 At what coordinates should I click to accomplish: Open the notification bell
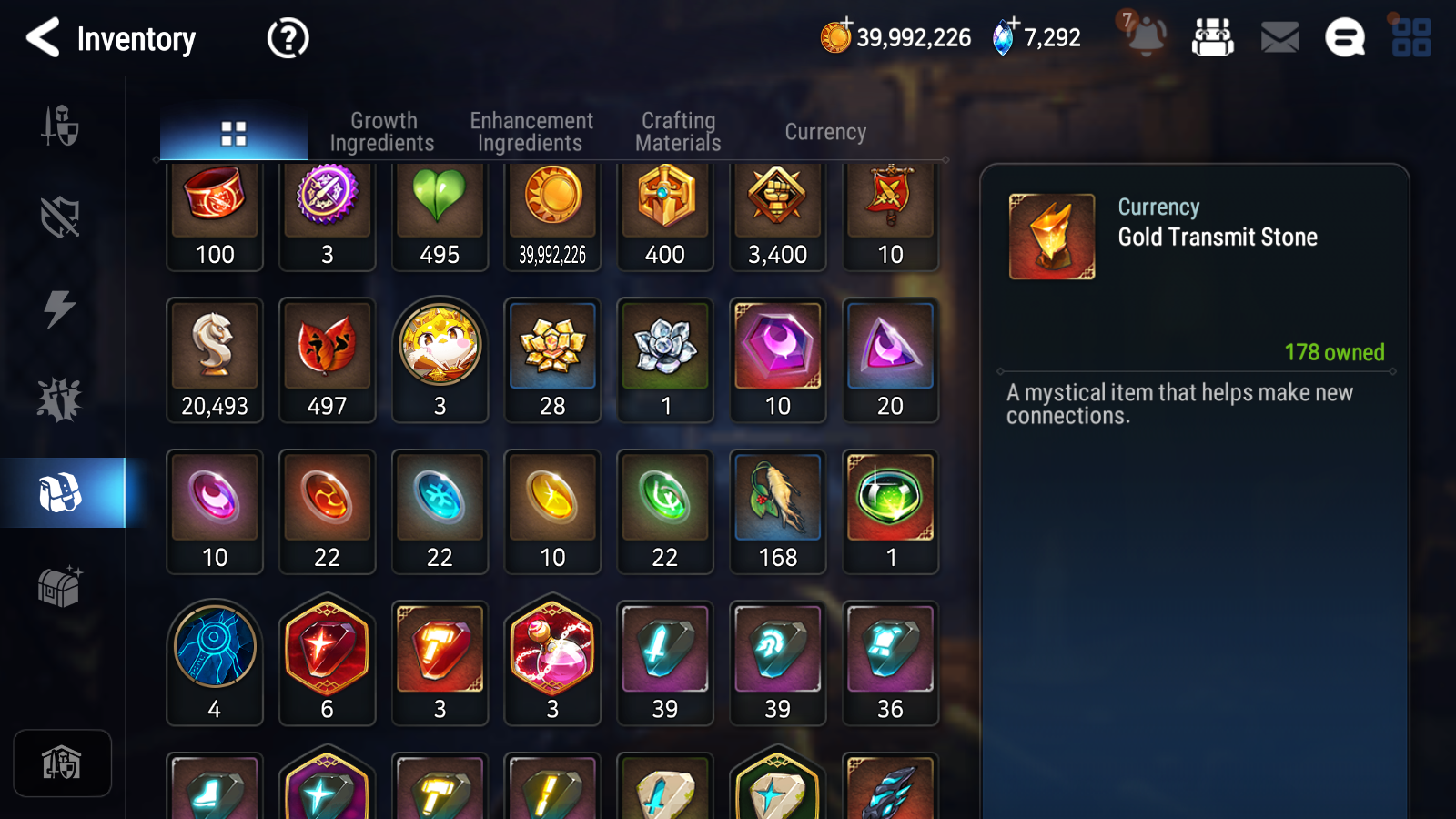(1146, 38)
